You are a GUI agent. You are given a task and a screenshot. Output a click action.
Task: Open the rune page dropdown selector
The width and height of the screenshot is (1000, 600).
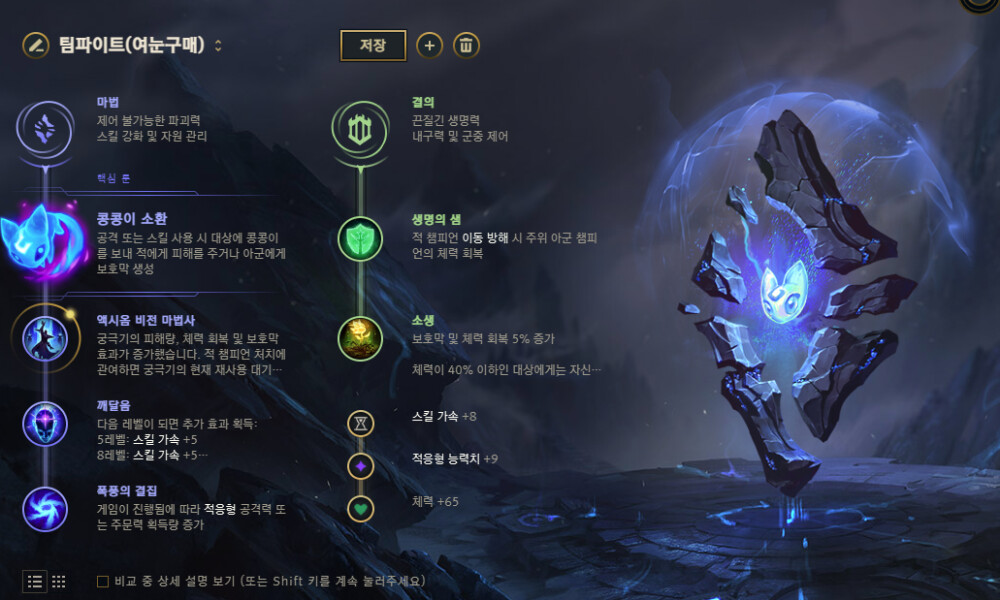pyautogui.click(x=218, y=45)
